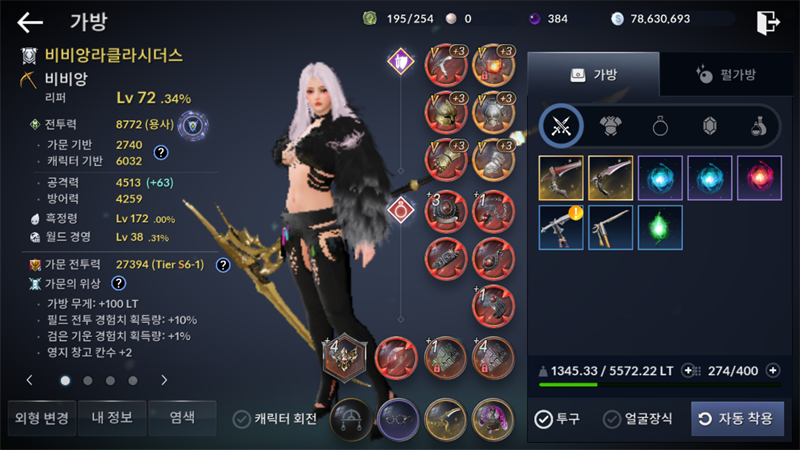Switch to the potion consumables filter
The image size is (800, 450).
(x=758, y=125)
